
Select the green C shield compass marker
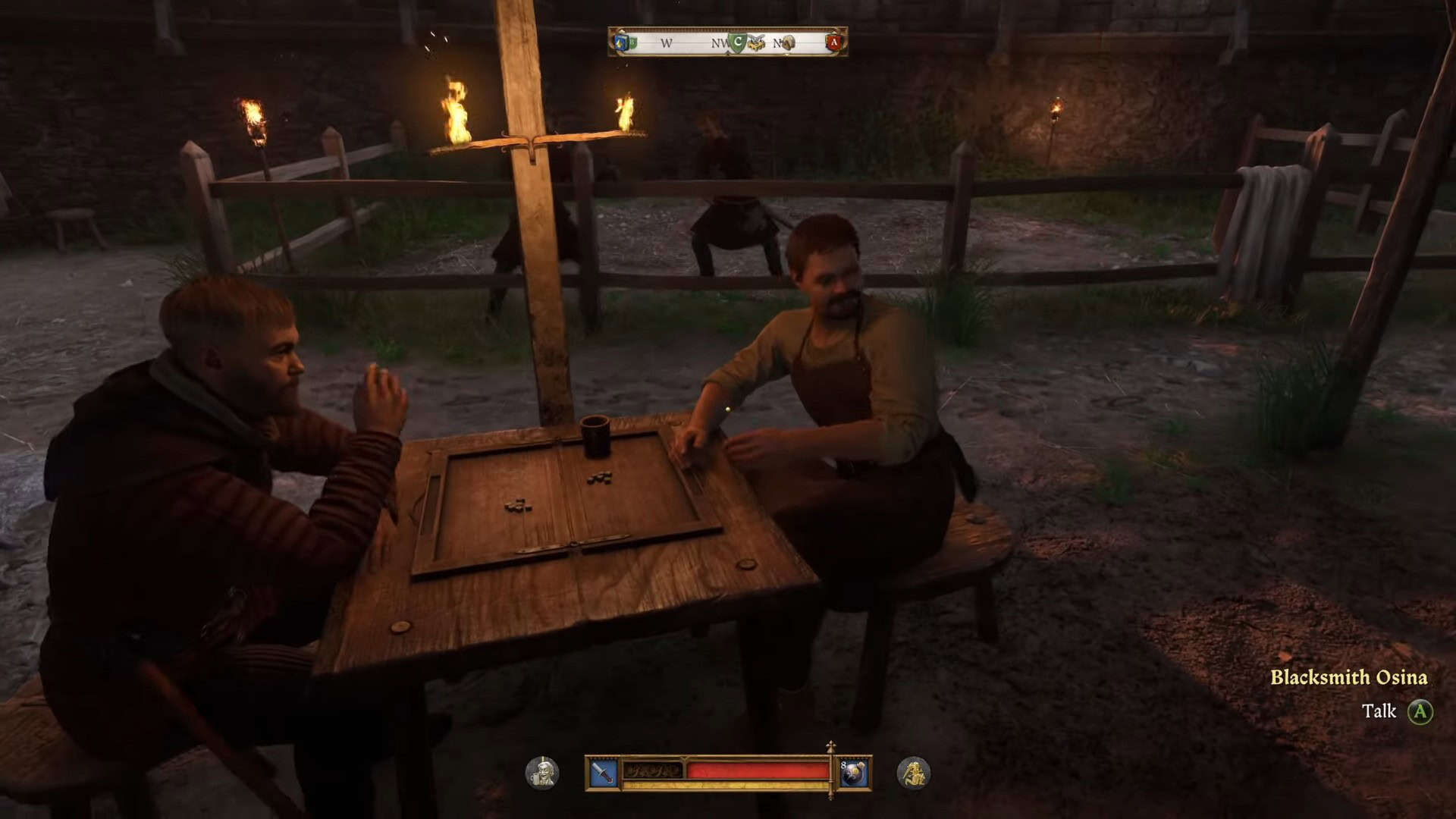[737, 42]
